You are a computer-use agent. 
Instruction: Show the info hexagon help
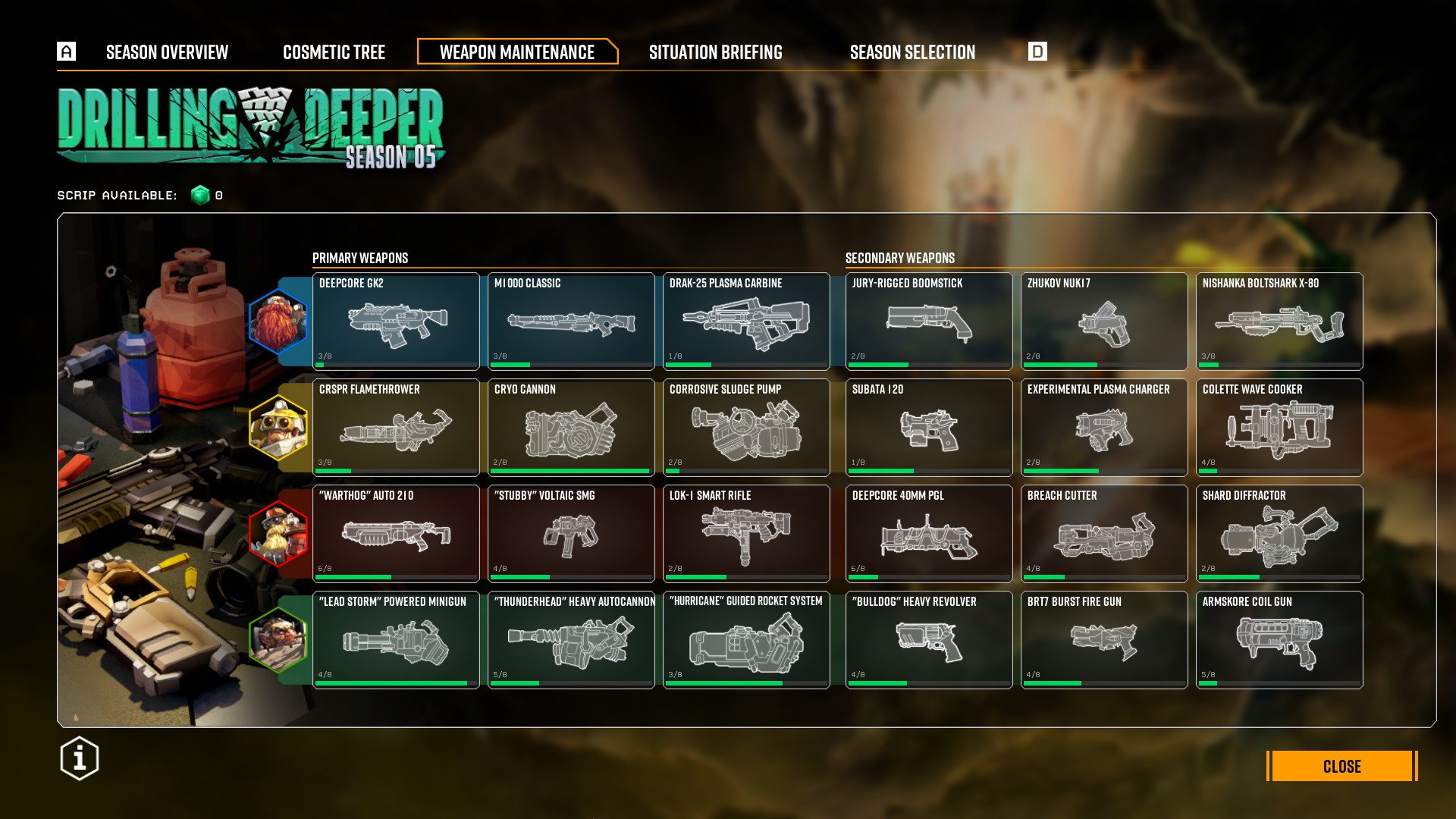click(x=80, y=758)
